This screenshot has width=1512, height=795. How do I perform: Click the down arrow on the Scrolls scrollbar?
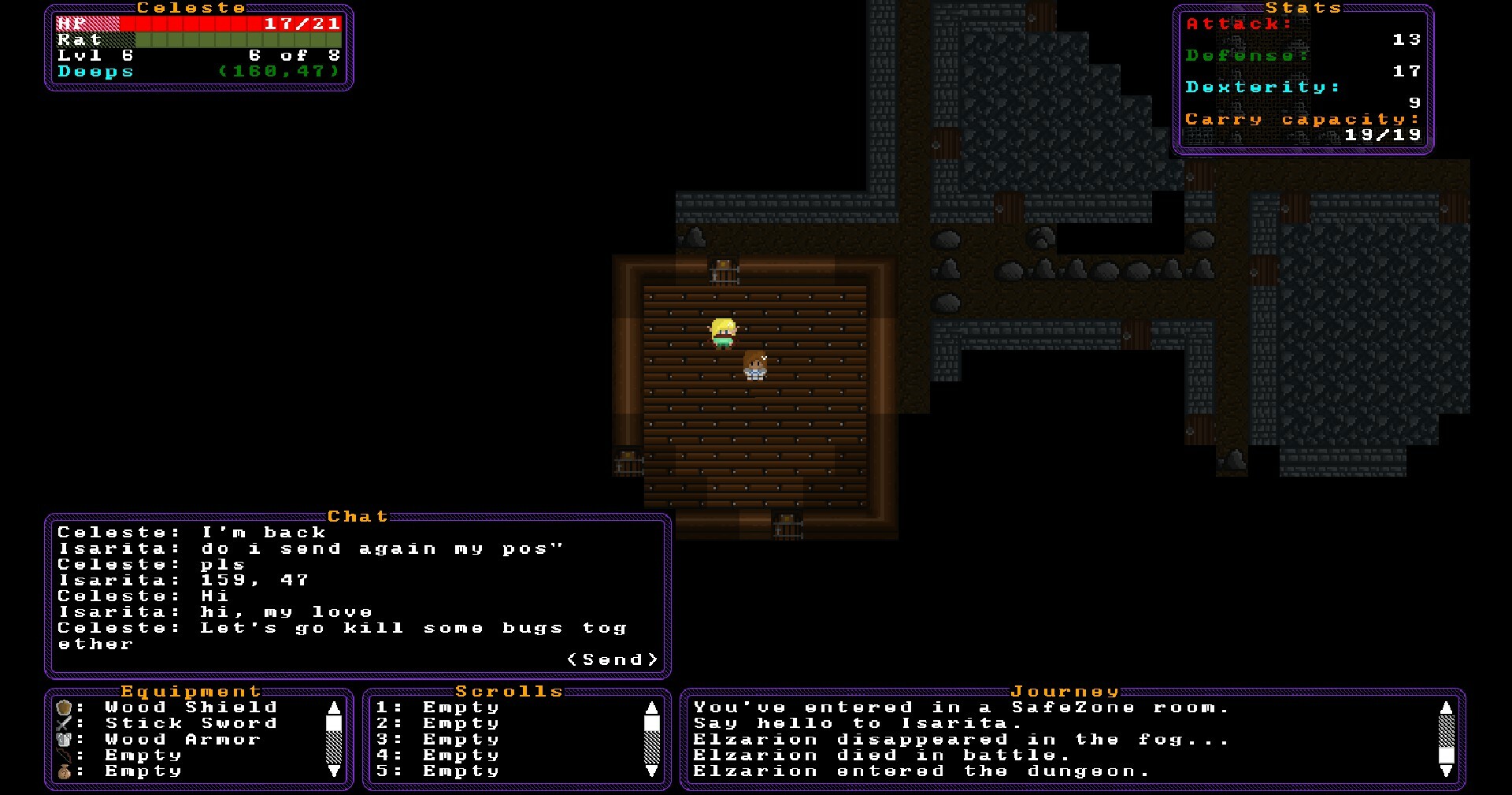[650, 771]
